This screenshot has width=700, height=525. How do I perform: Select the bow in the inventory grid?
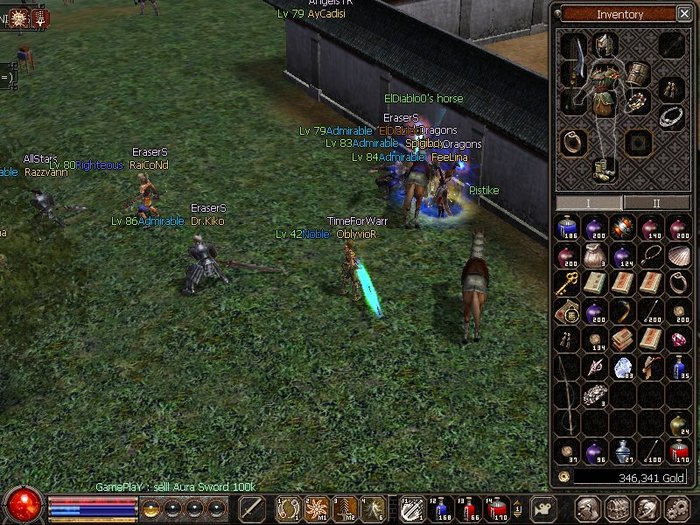pos(567,395)
